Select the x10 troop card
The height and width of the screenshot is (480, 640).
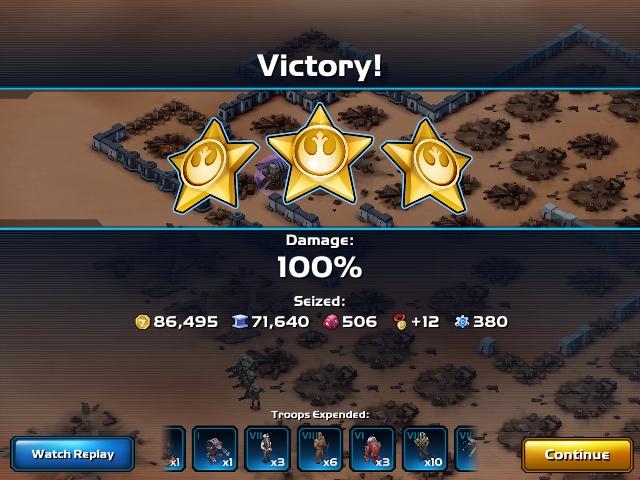424,449
